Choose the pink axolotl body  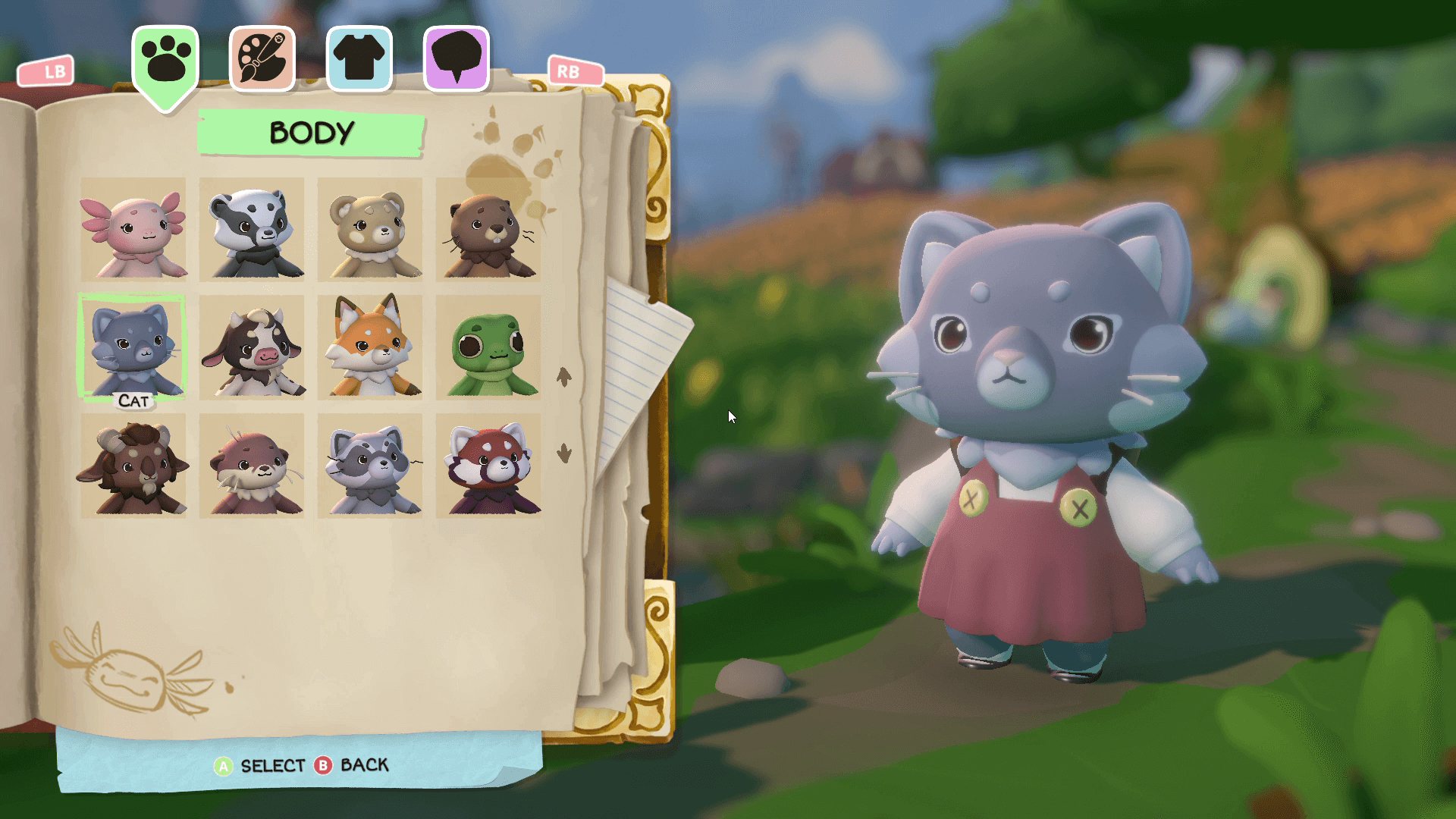click(133, 230)
